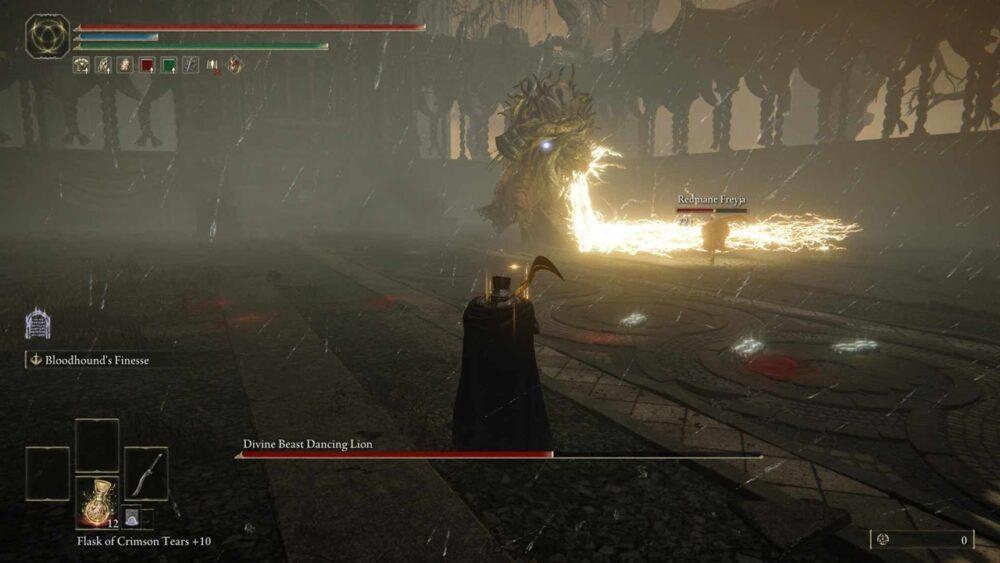Select the Flask of Crimson Tears slot
The image size is (1000, 563).
[x=97, y=502]
